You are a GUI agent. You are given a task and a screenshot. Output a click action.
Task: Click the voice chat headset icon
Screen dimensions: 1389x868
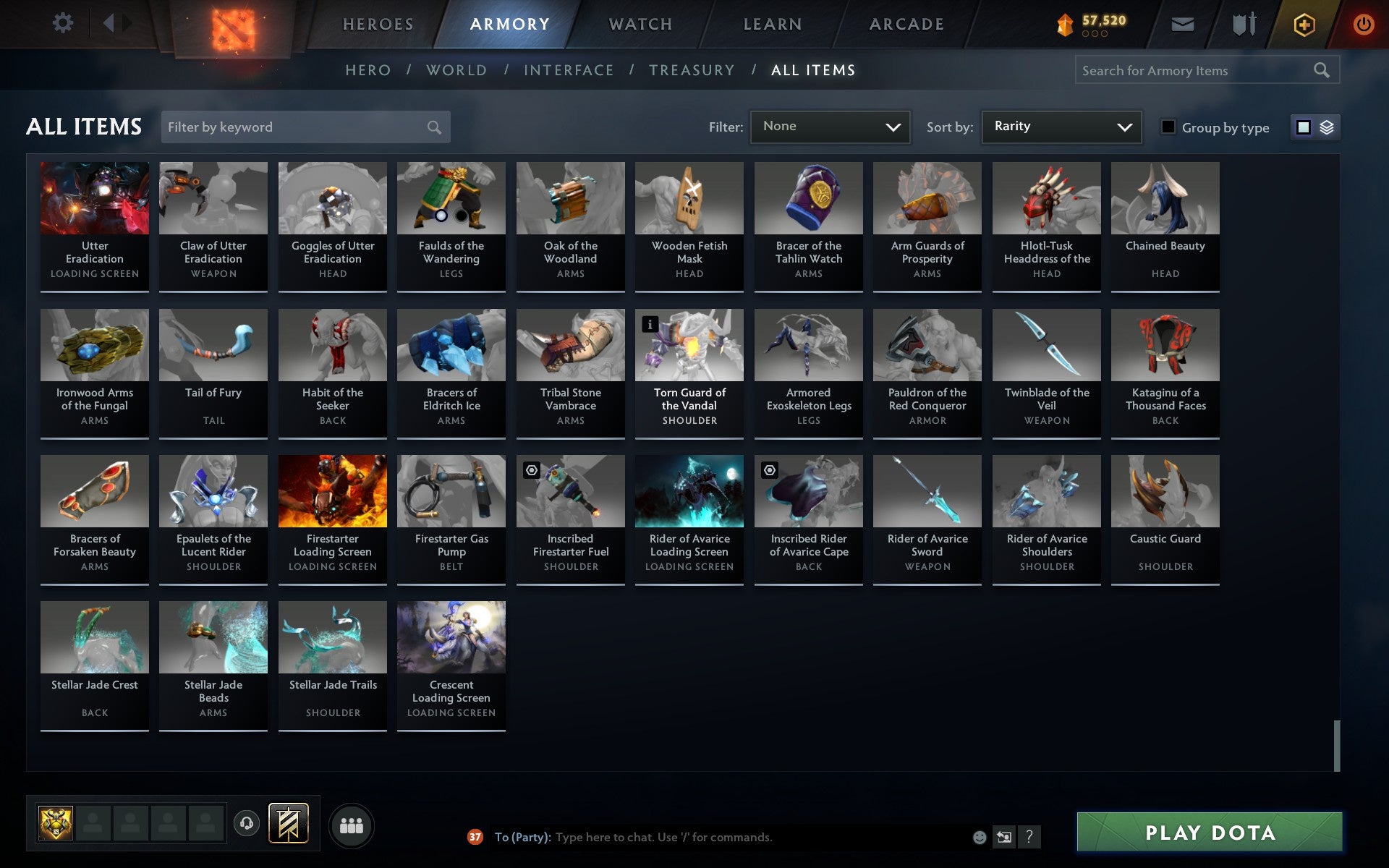246,825
